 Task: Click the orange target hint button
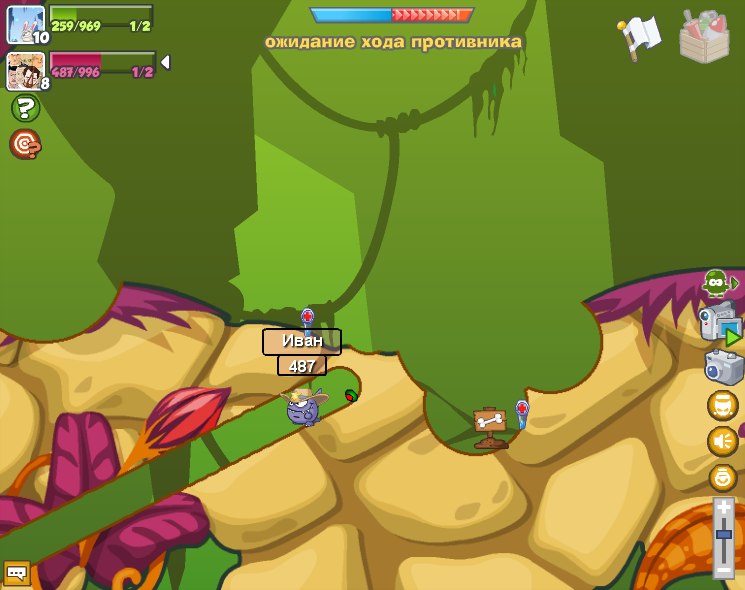click(x=25, y=145)
